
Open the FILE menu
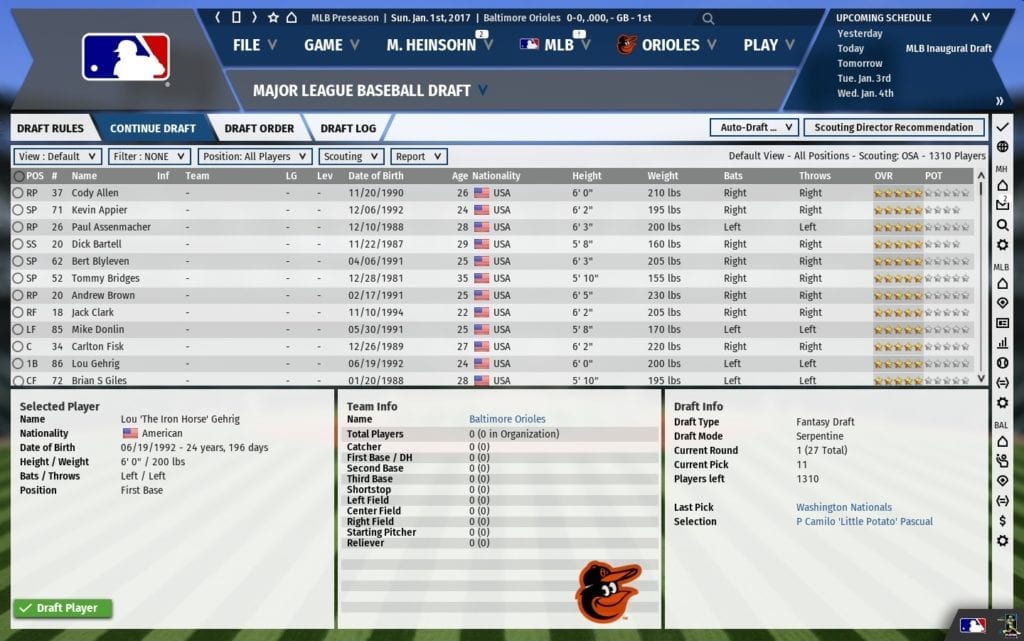click(254, 45)
